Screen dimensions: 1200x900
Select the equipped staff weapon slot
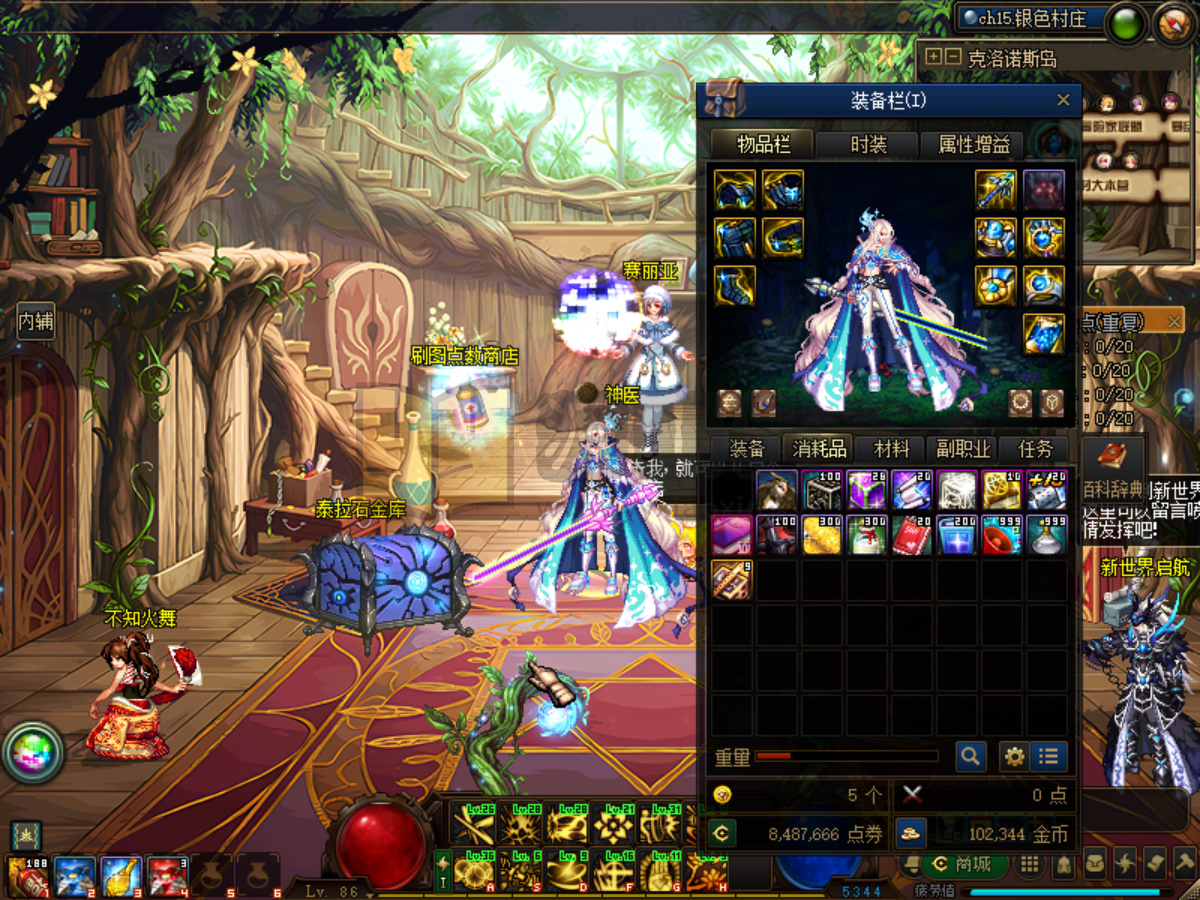(x=996, y=190)
